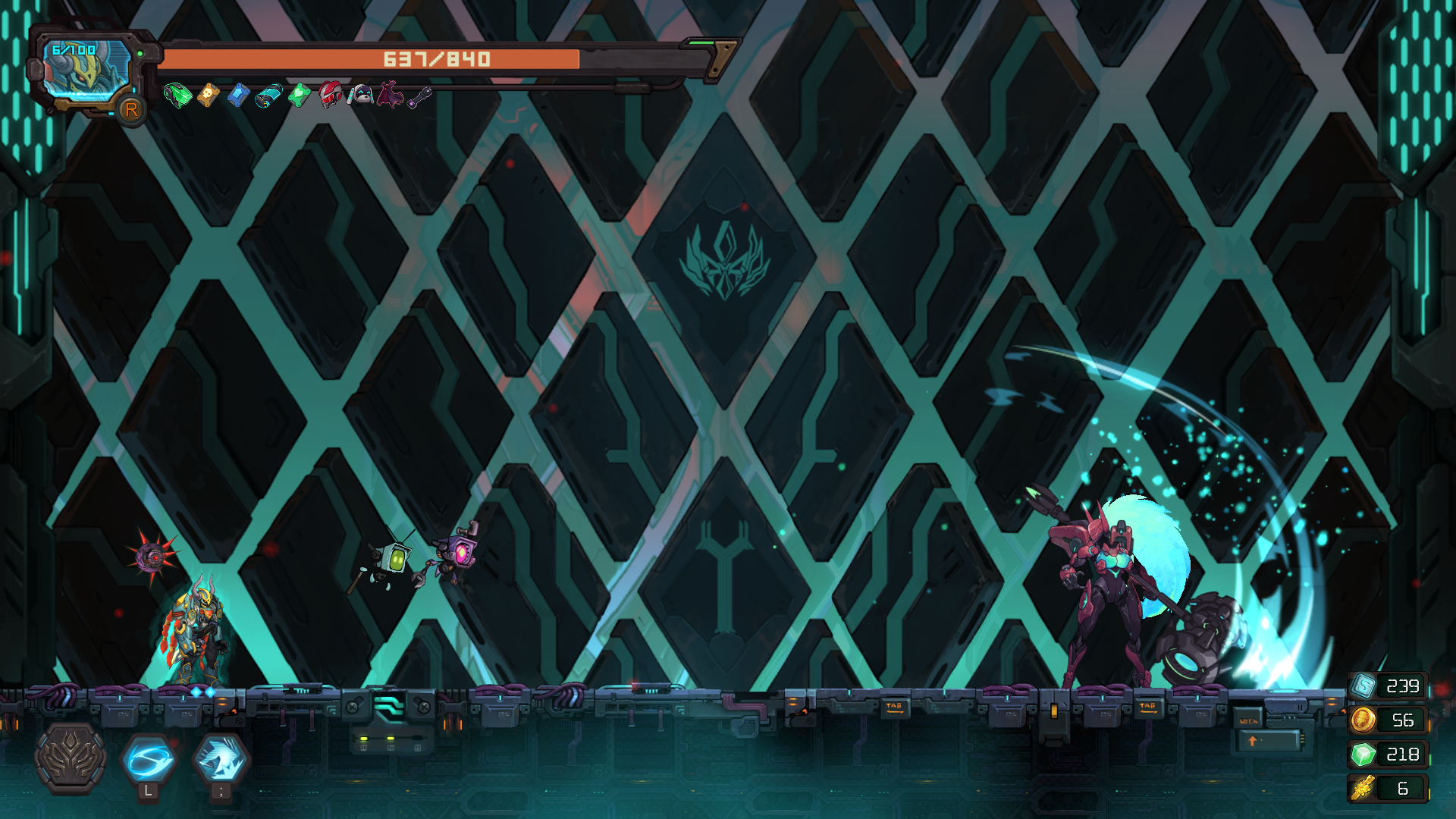1456x819 pixels.
Task: Select the green crystal gun relic icon
Action: [177, 96]
